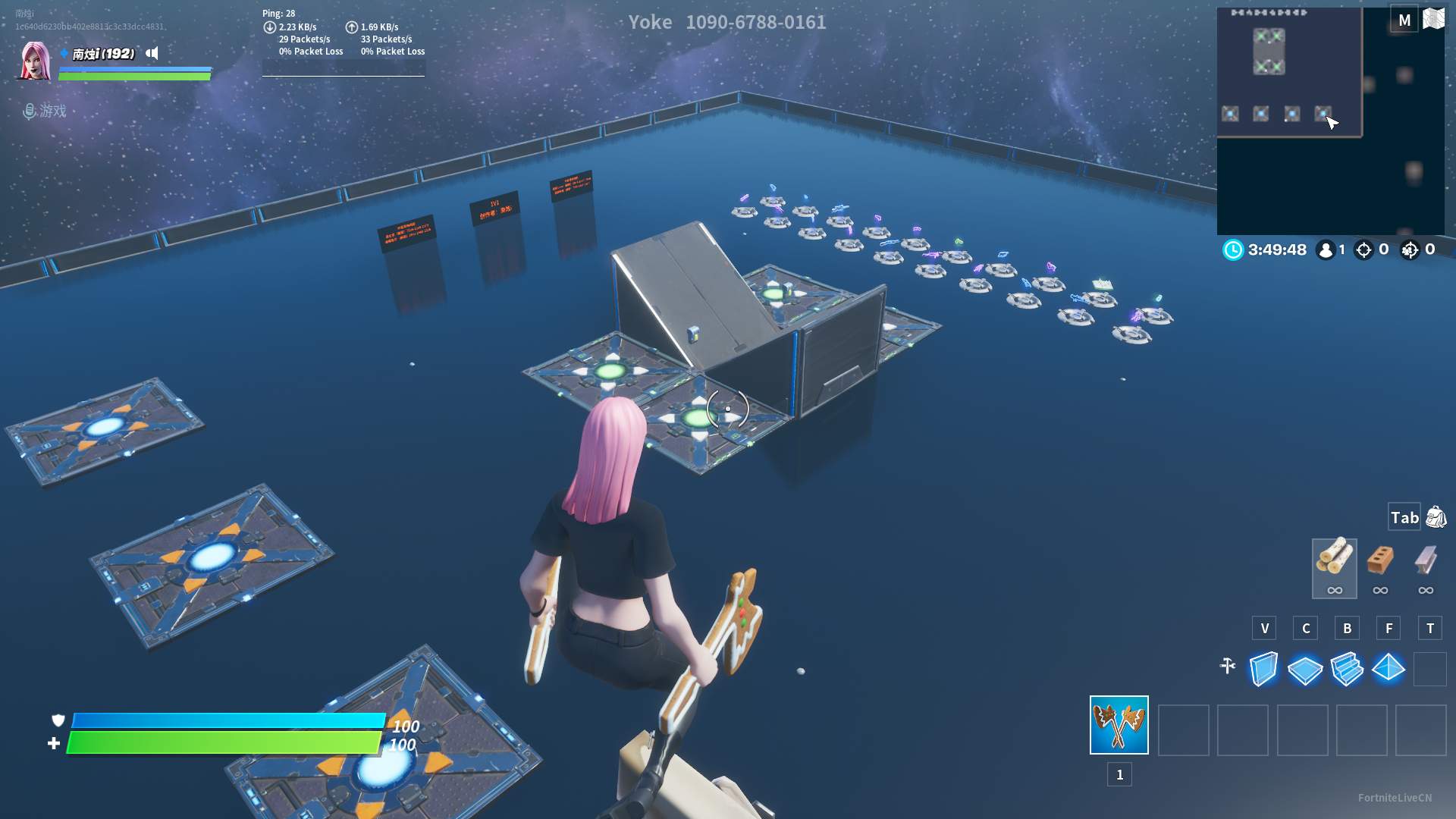The width and height of the screenshot is (1456, 819).
Task: Click the Tab inventory label
Action: click(1403, 517)
